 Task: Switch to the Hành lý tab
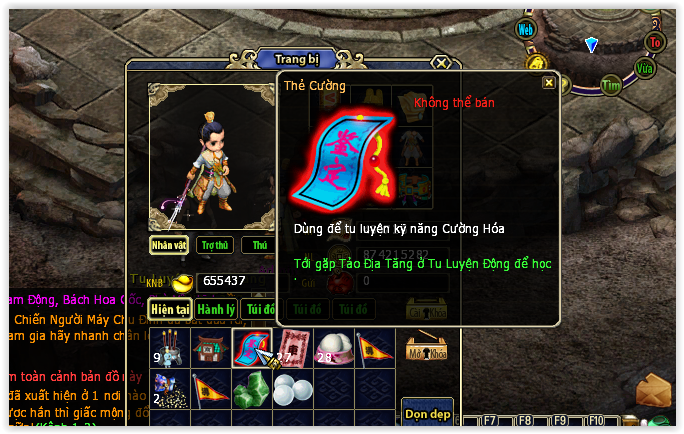point(215,310)
